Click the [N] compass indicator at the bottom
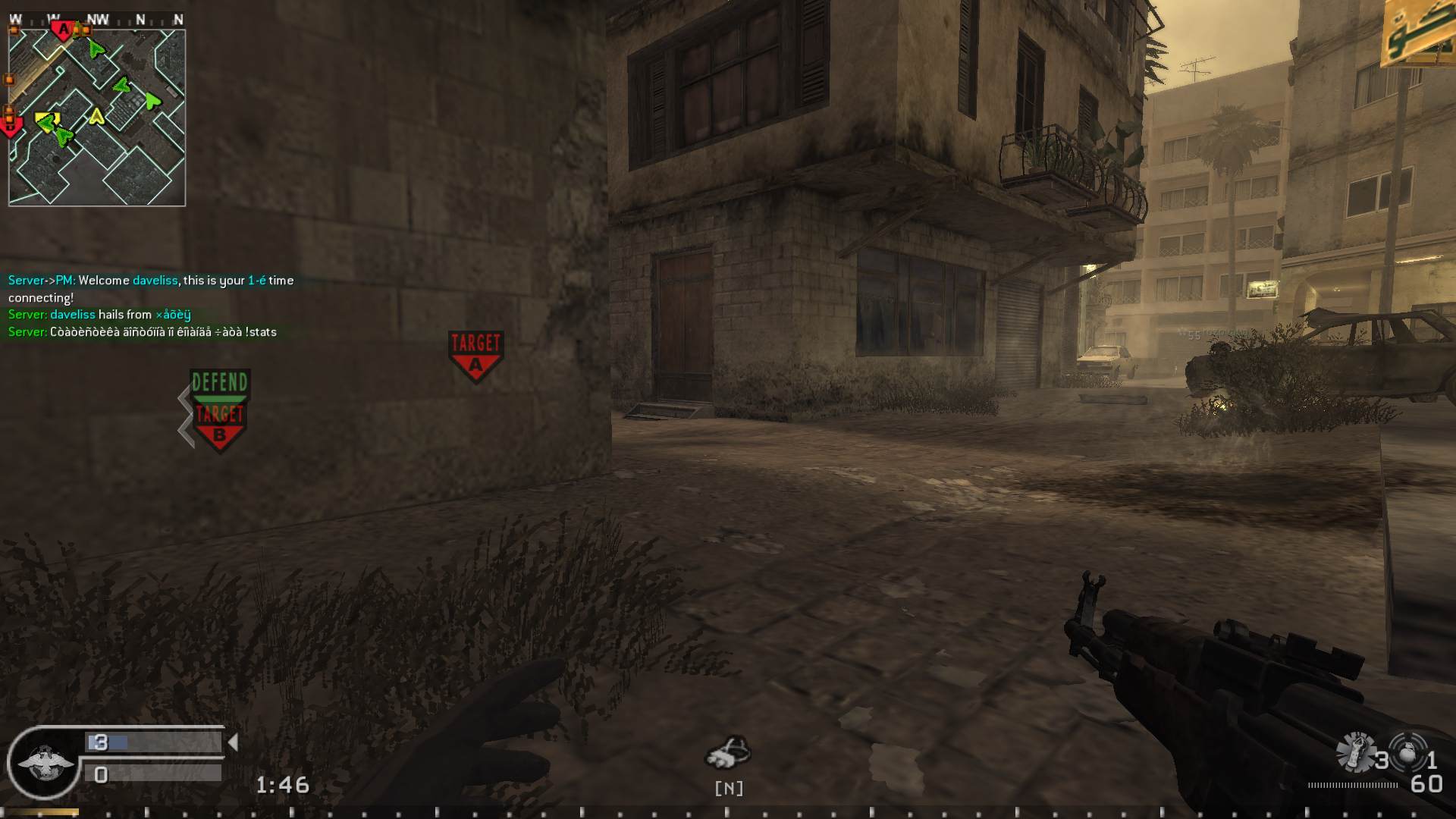1456x819 pixels. tap(729, 788)
